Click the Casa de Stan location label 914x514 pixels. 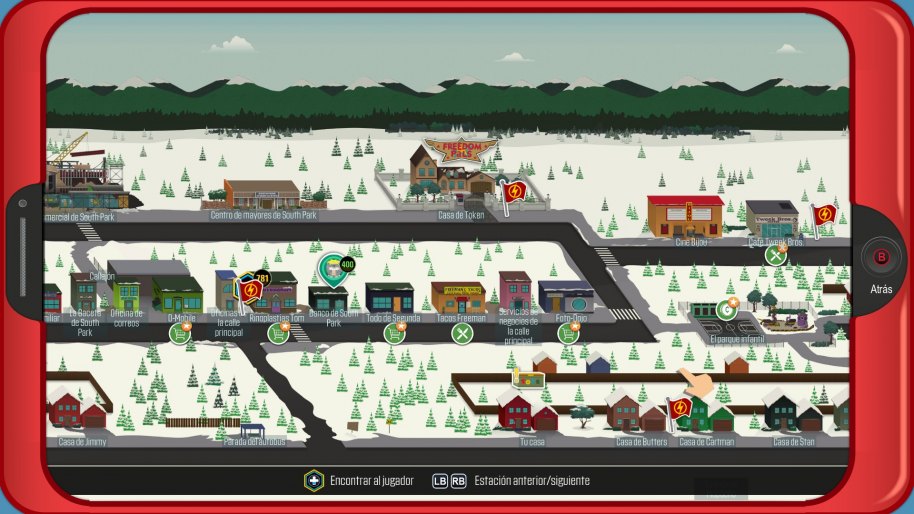pos(796,442)
